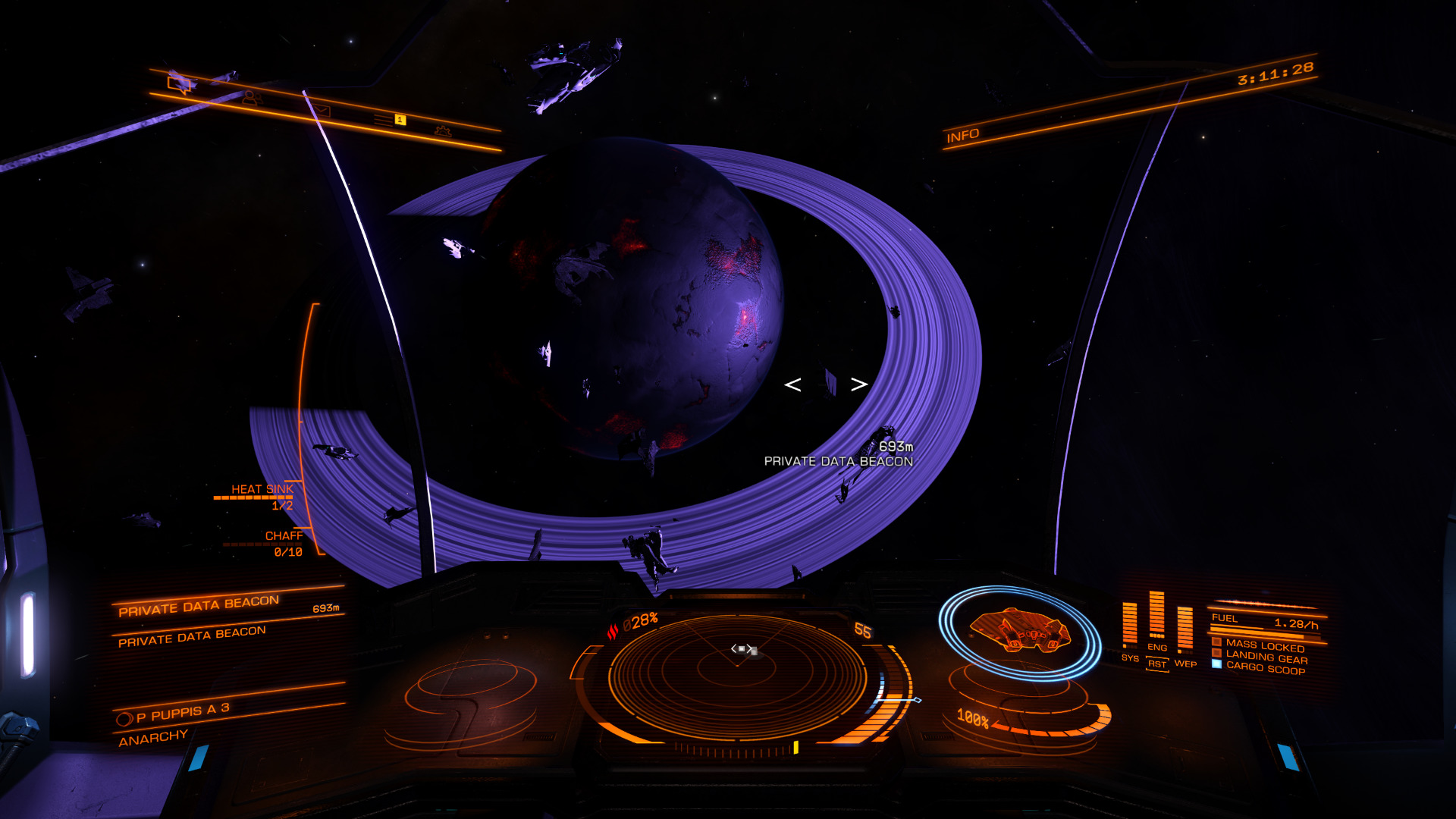Open the inbox envelope tab
The image size is (1456, 819).
point(322,111)
